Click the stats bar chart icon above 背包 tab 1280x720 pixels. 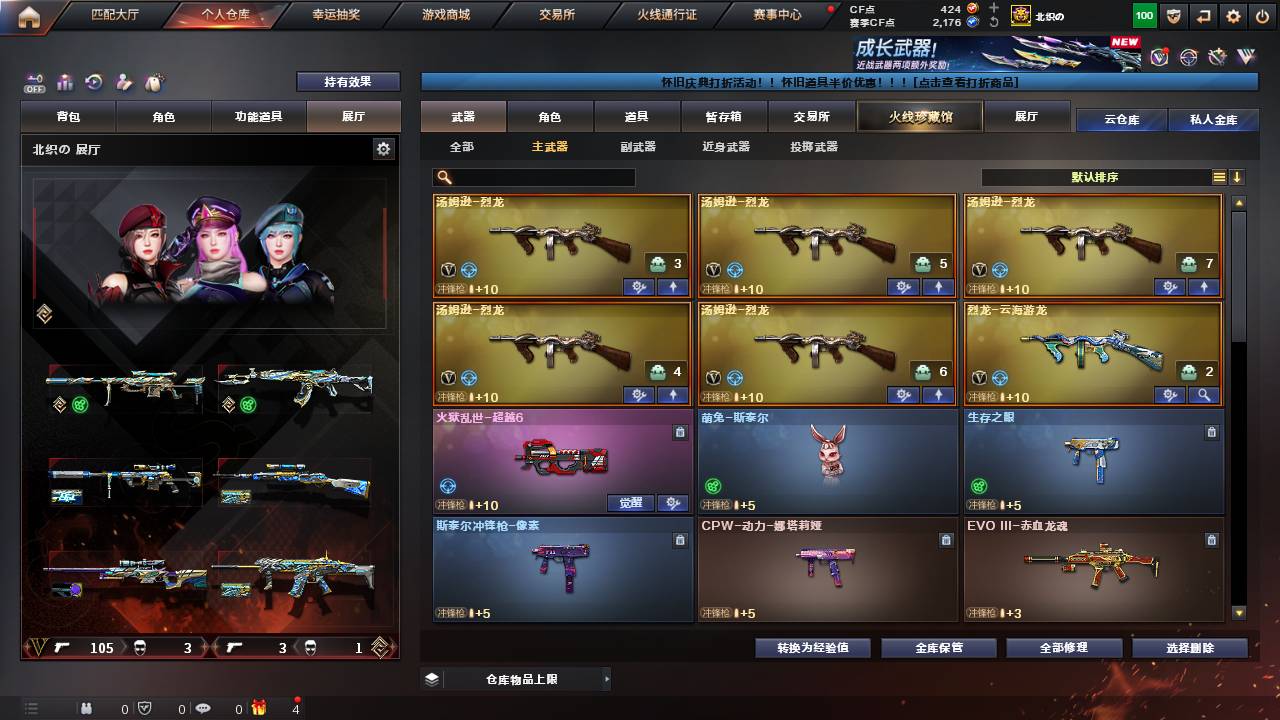click(64, 85)
